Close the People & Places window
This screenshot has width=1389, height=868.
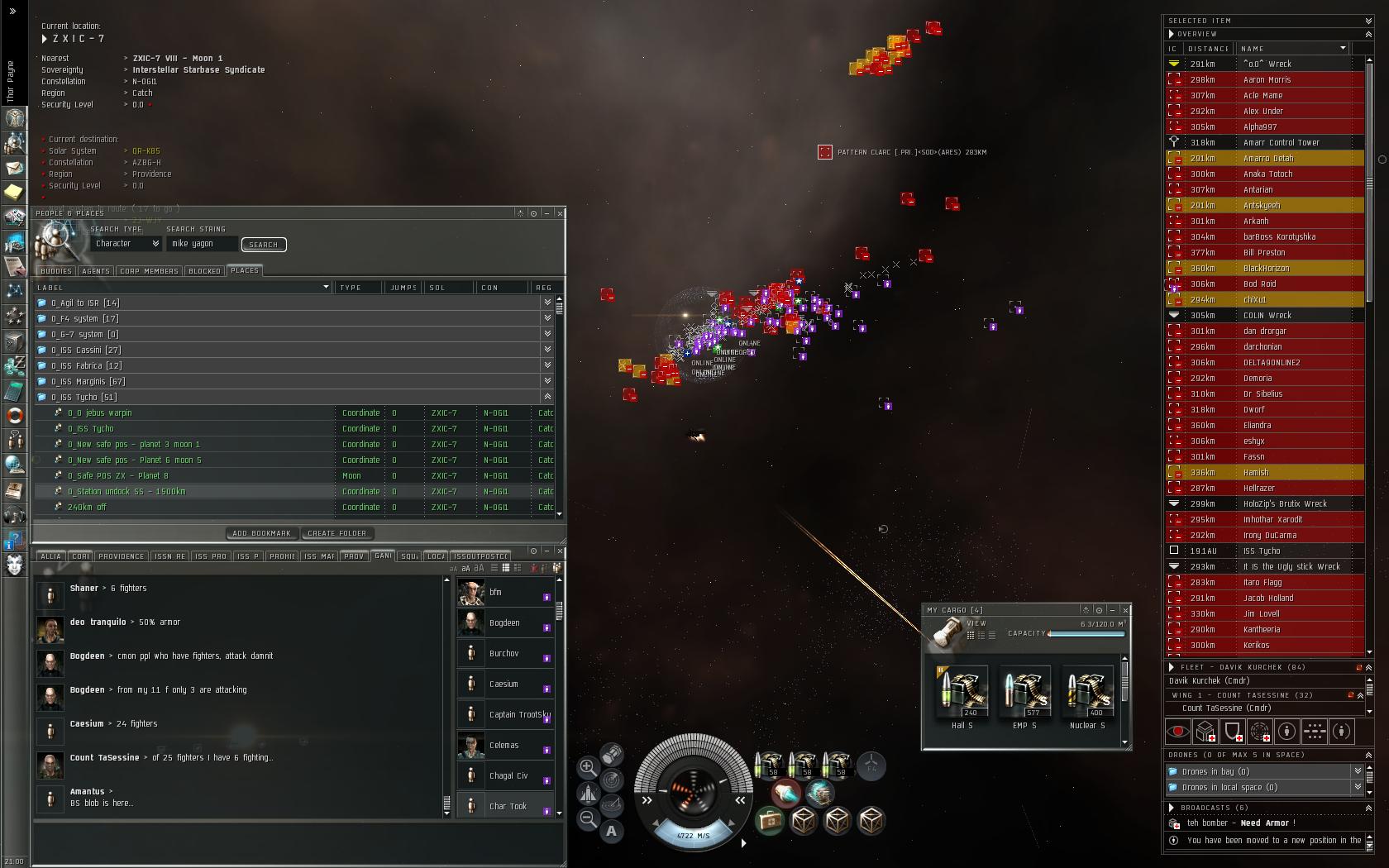[x=561, y=213]
